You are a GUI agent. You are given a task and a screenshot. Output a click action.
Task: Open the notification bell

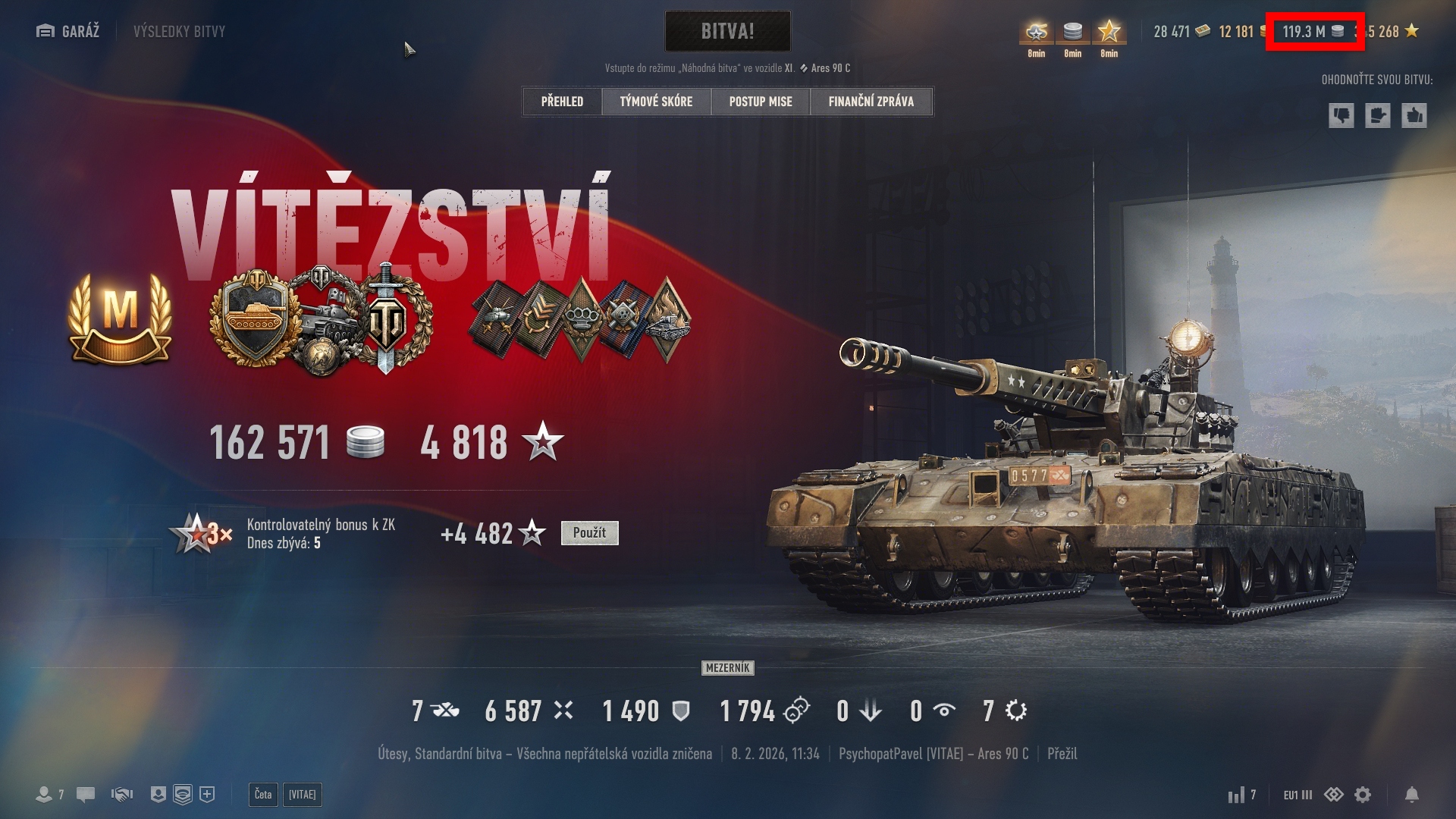1411,795
